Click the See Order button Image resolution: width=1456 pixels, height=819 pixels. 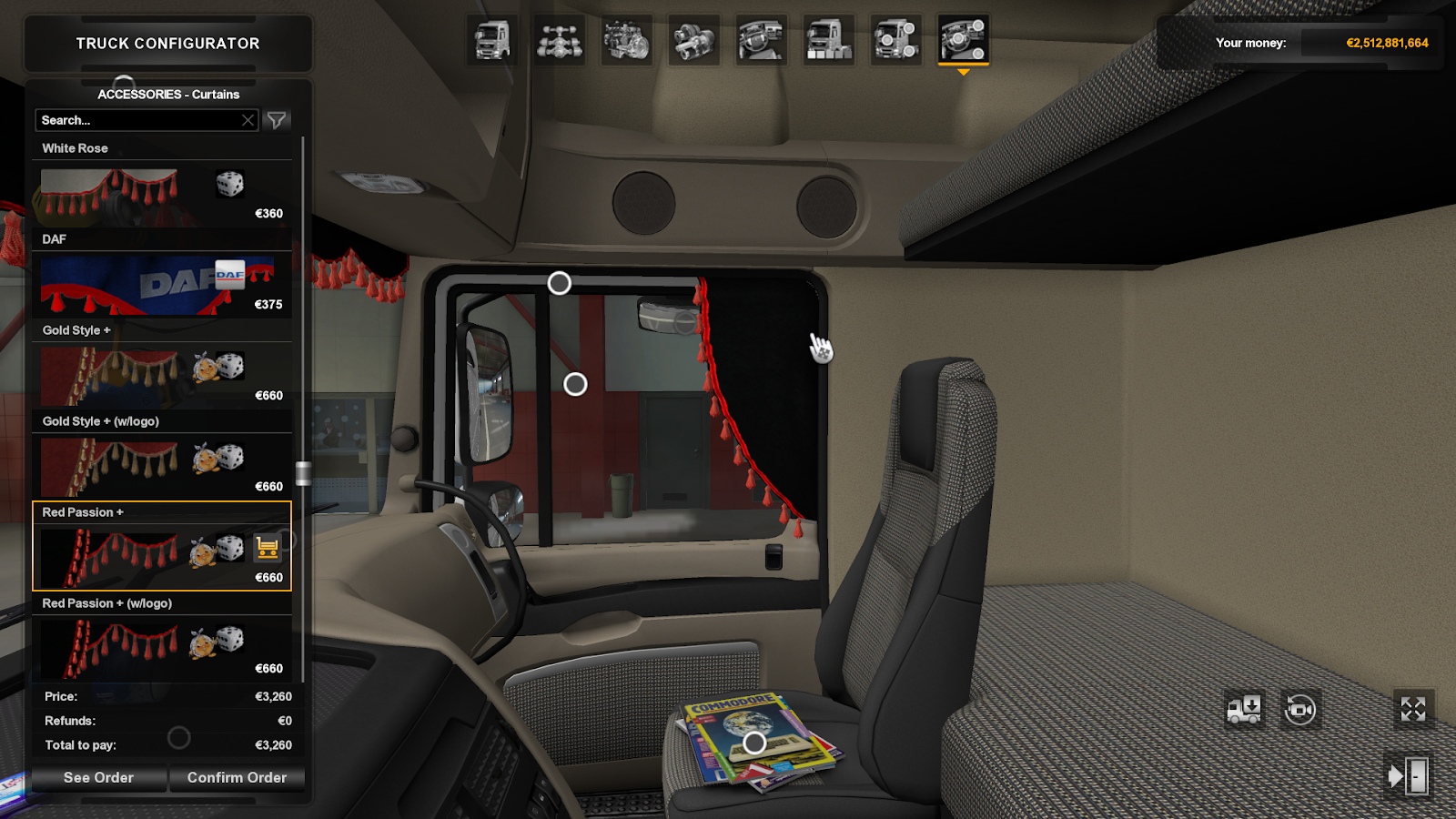pyautogui.click(x=97, y=777)
